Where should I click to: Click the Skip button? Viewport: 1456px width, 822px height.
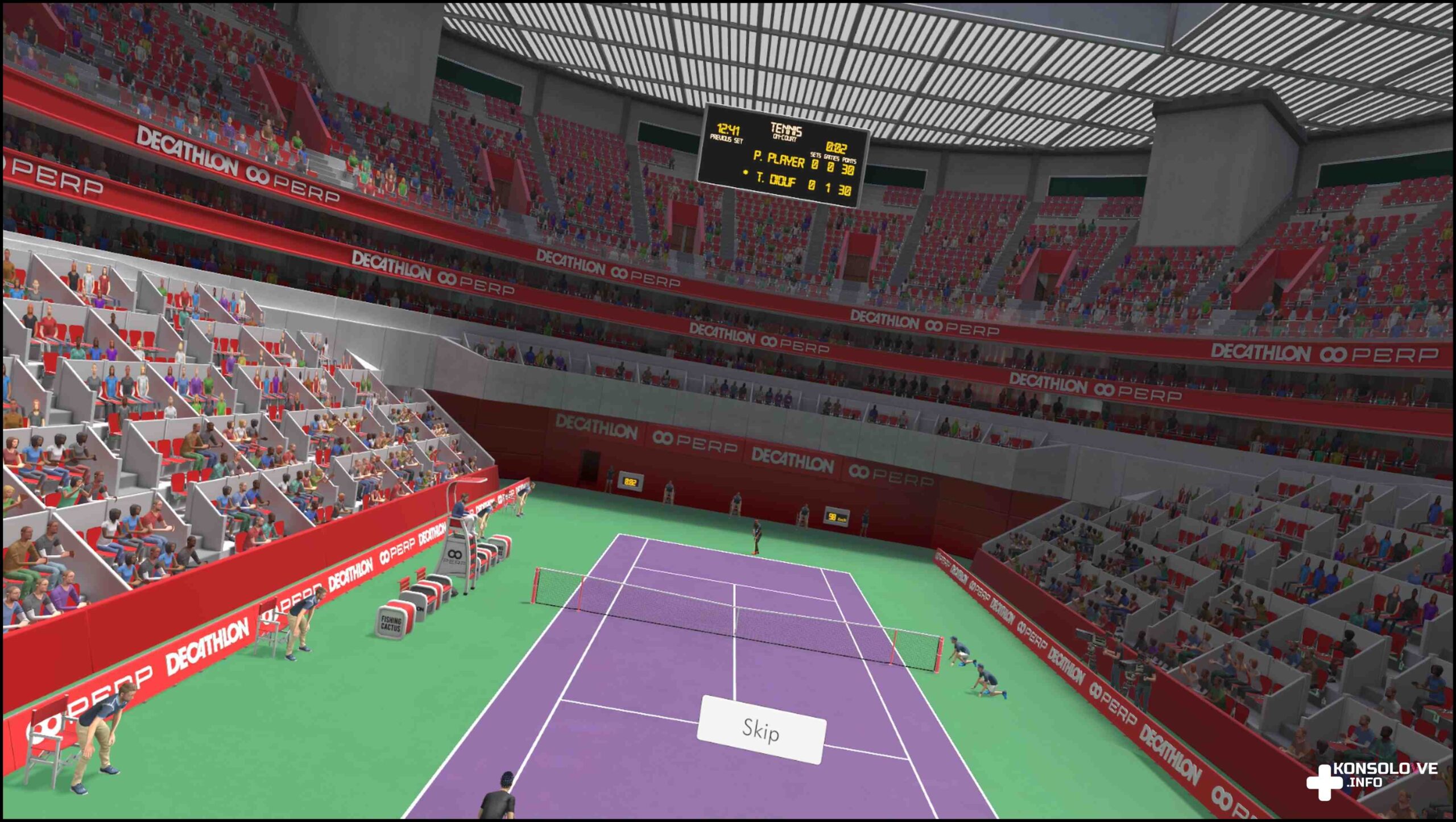(x=761, y=729)
